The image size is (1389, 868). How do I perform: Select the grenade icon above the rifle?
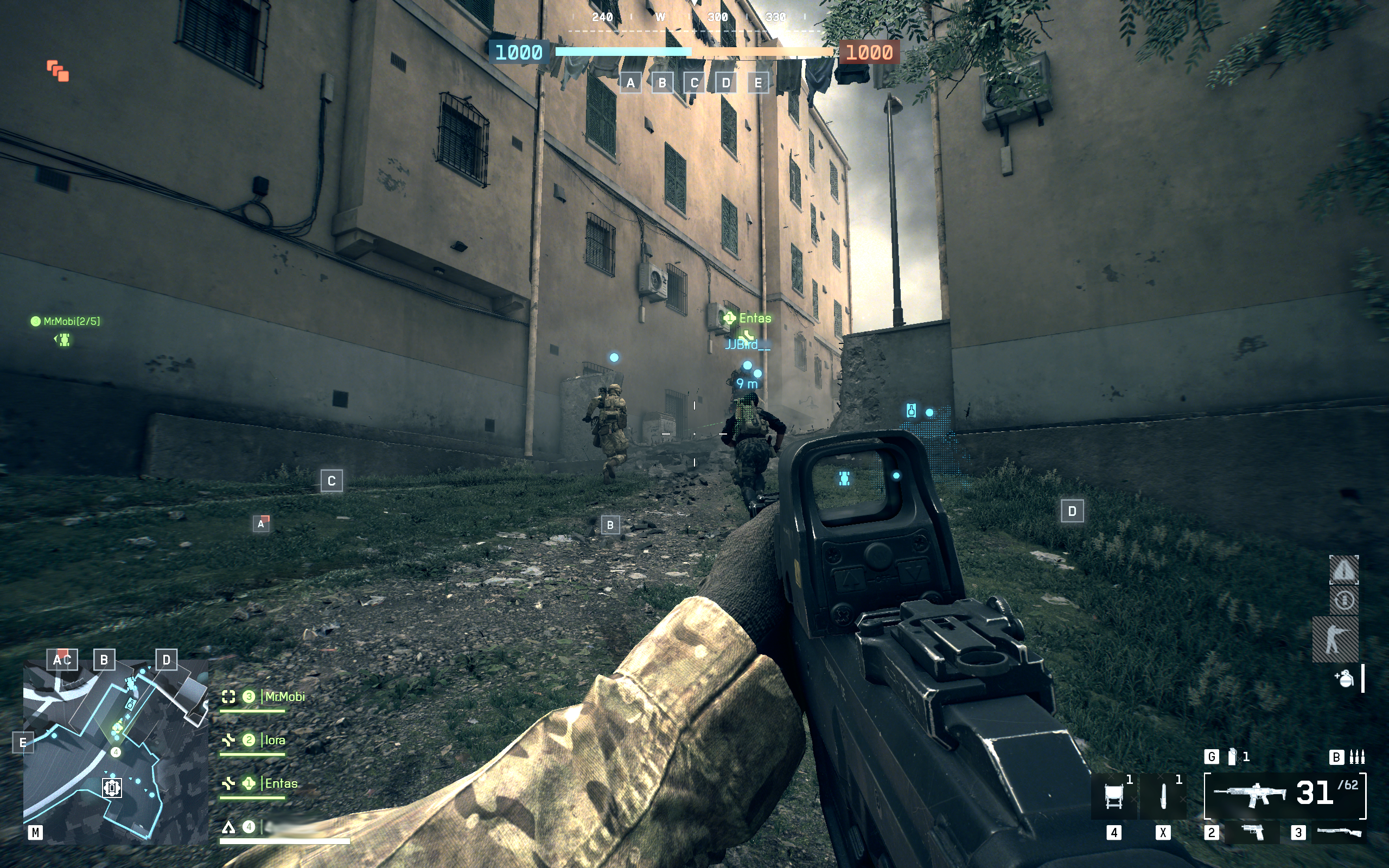pyautogui.click(x=1232, y=757)
